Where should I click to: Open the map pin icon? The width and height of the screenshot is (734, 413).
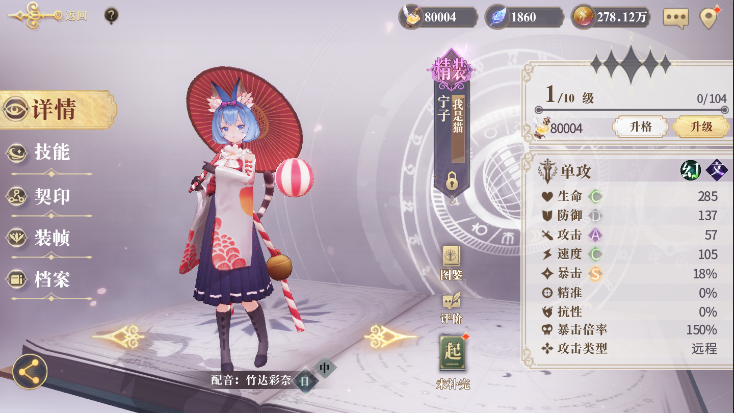710,17
